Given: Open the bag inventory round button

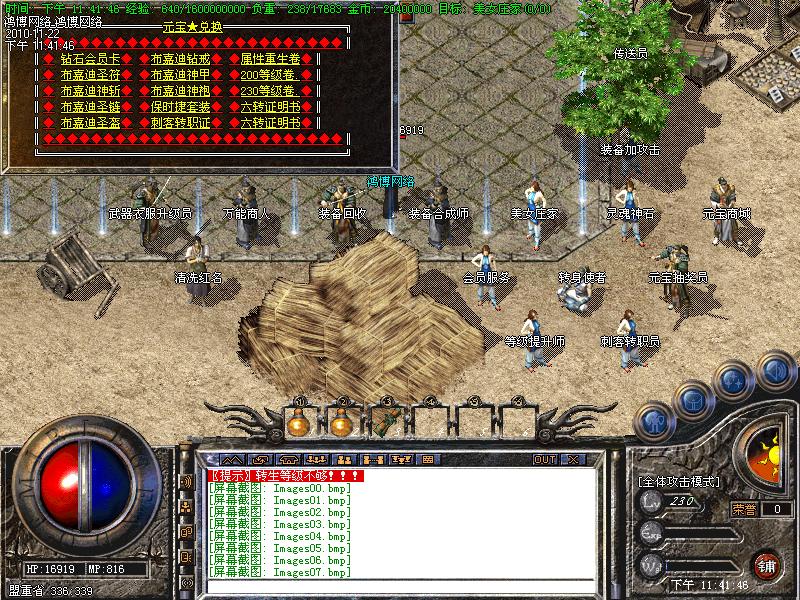Looking at the screenshot, I should click(692, 399).
